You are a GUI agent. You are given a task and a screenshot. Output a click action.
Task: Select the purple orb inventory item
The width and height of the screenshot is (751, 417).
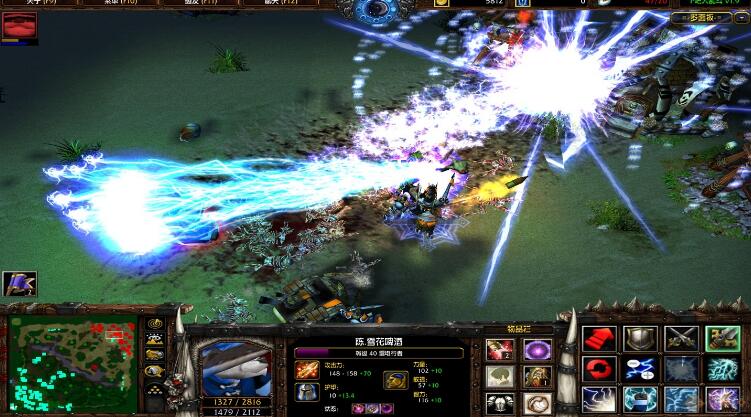click(x=537, y=350)
